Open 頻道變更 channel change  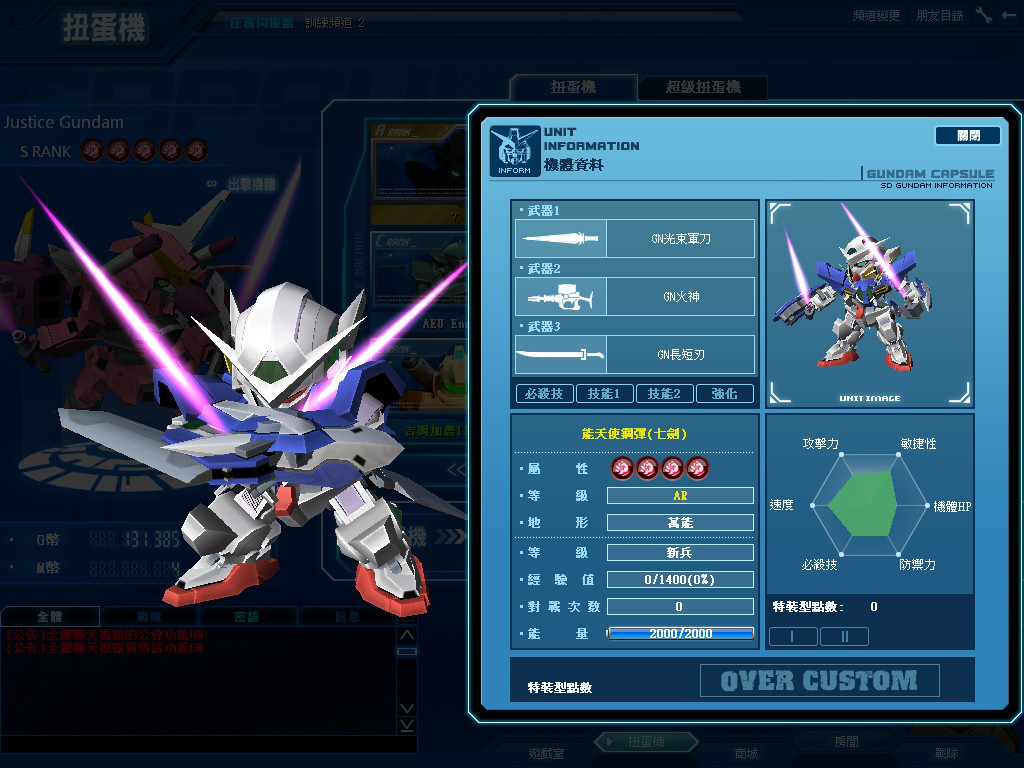click(x=876, y=16)
